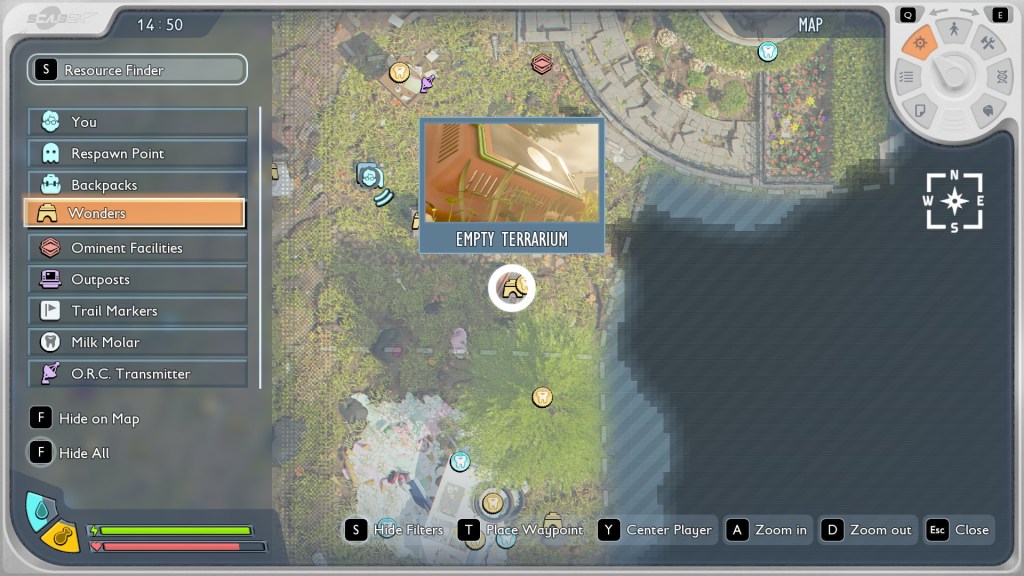The image size is (1024, 576).
Task: Select the Outposts filter entry
Action: tap(137, 279)
